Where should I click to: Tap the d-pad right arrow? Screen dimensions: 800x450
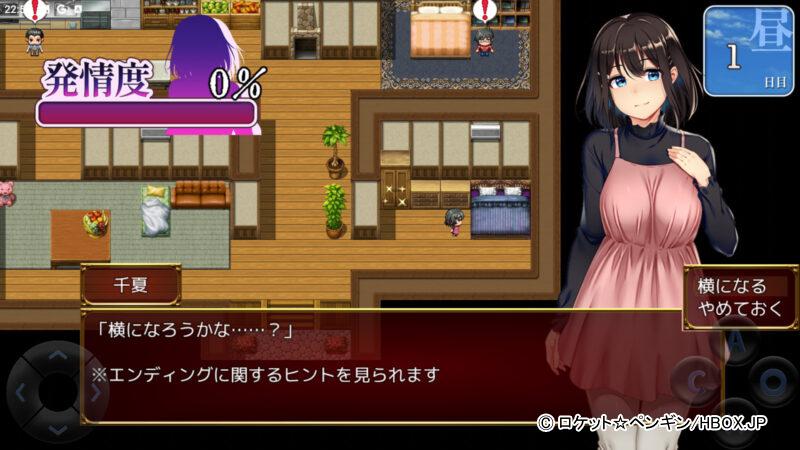(x=94, y=392)
